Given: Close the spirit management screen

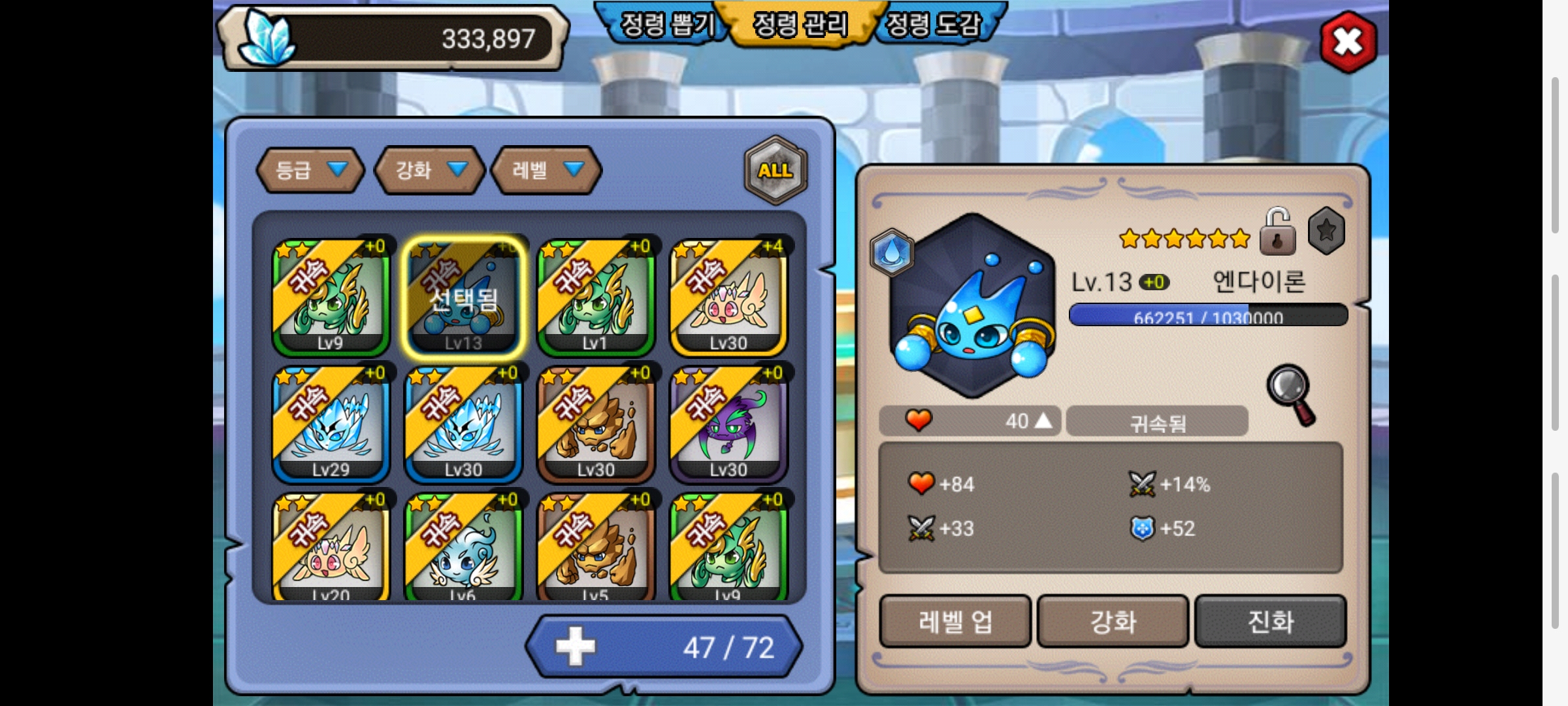Looking at the screenshot, I should click(x=1348, y=42).
